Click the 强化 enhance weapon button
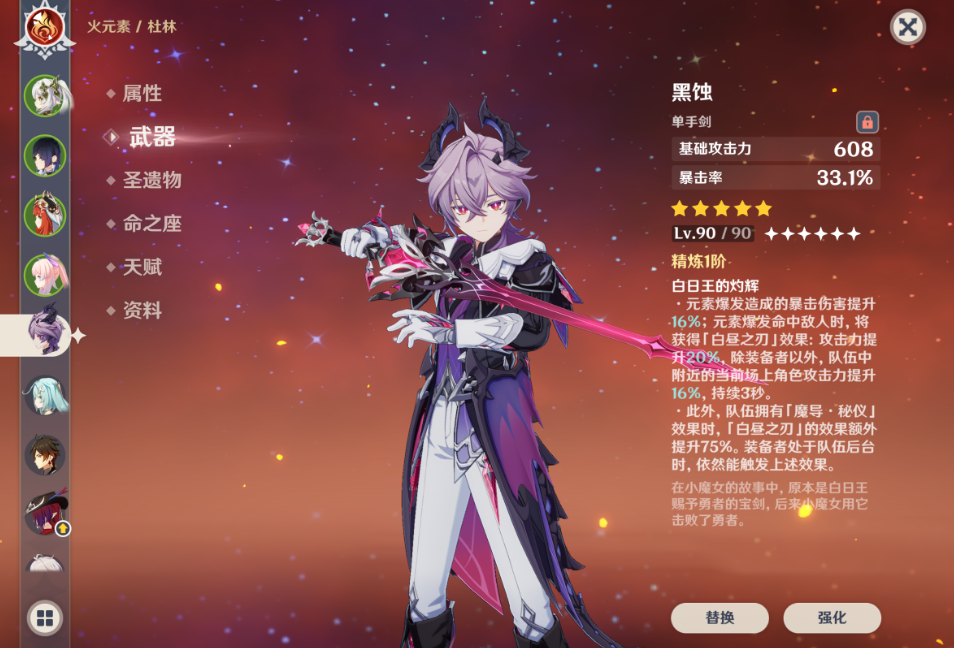 (x=832, y=618)
